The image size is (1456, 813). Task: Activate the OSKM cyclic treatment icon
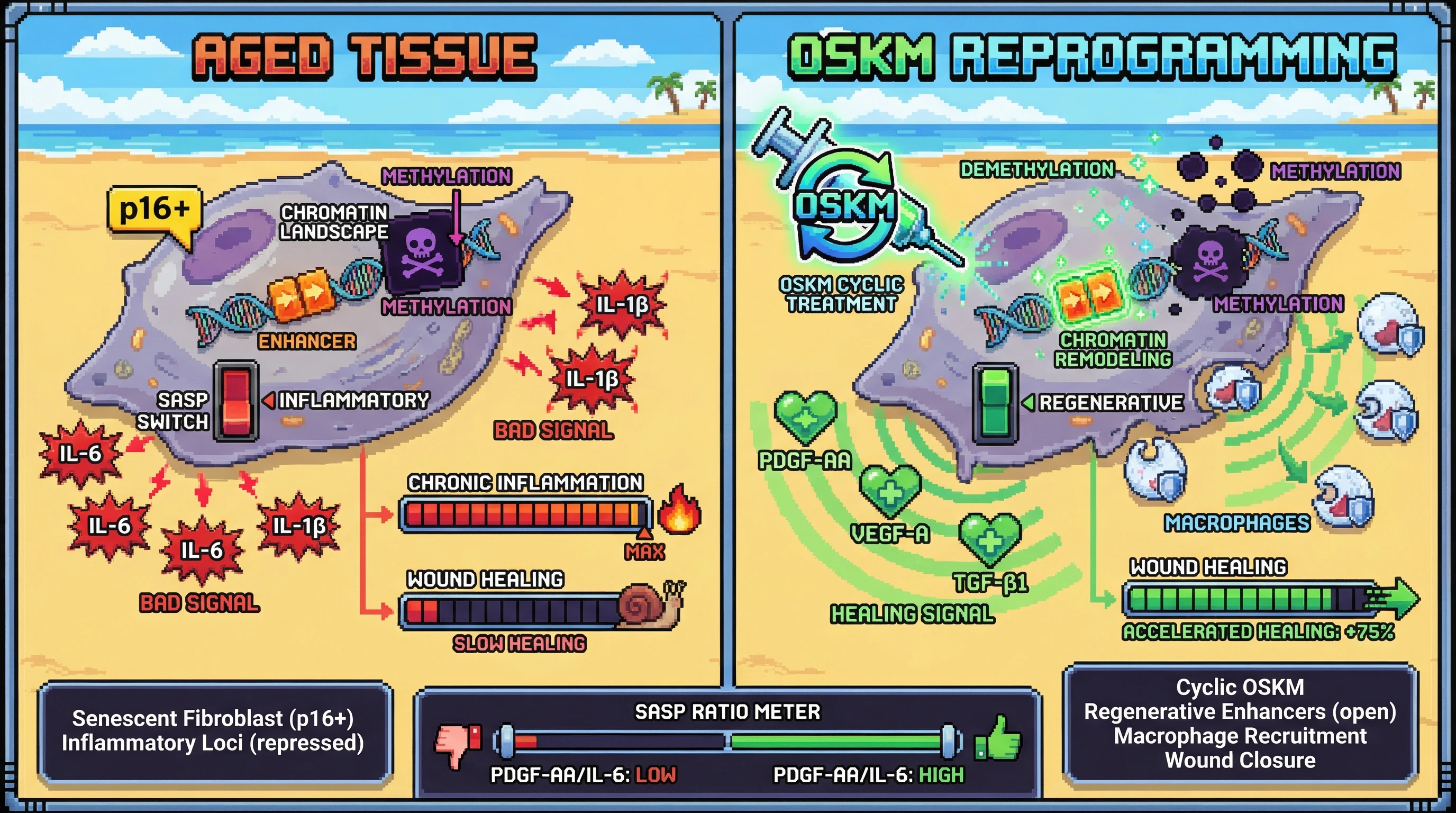coord(845,206)
